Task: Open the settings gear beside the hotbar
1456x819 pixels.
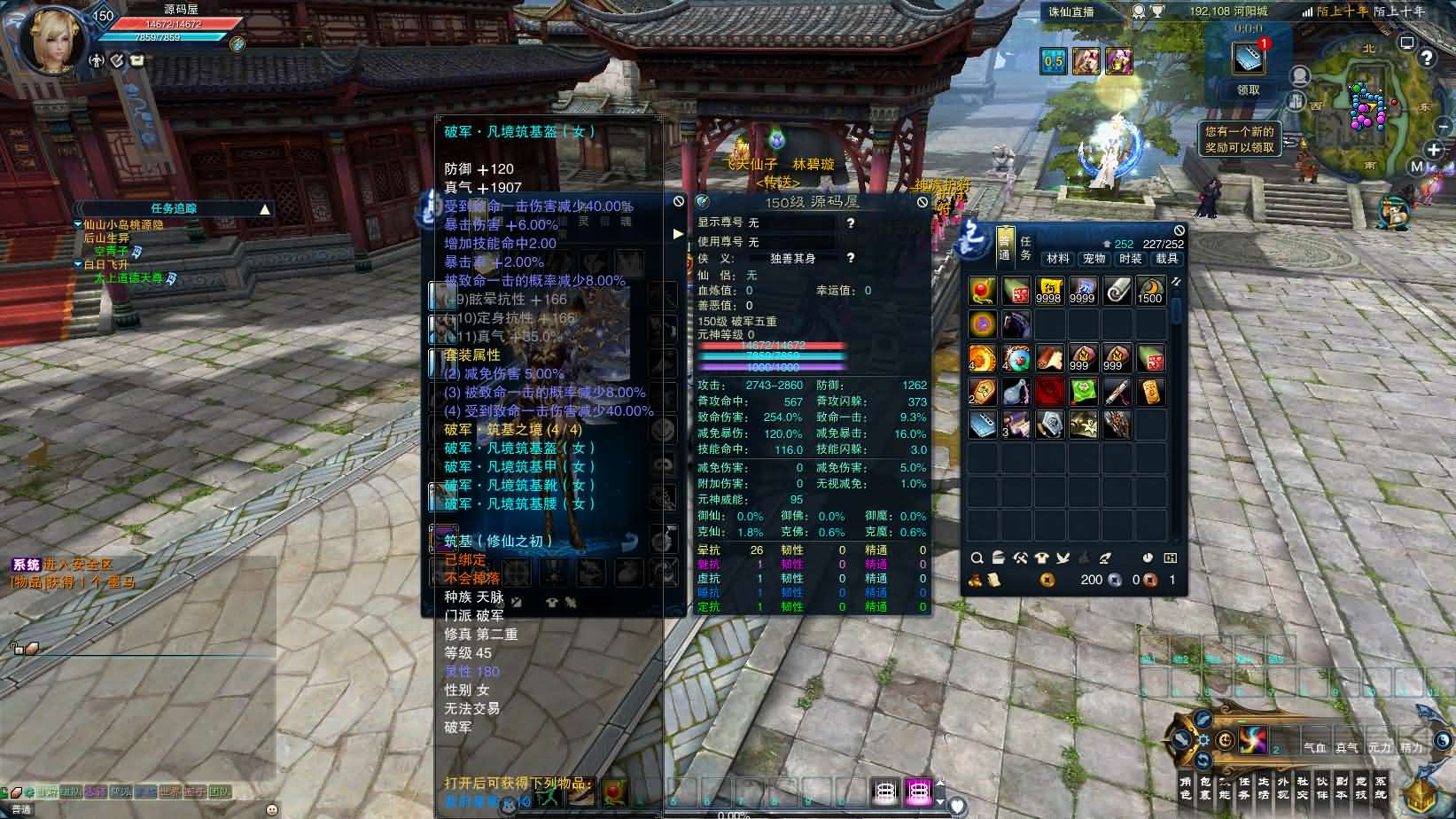Action: (1204, 740)
